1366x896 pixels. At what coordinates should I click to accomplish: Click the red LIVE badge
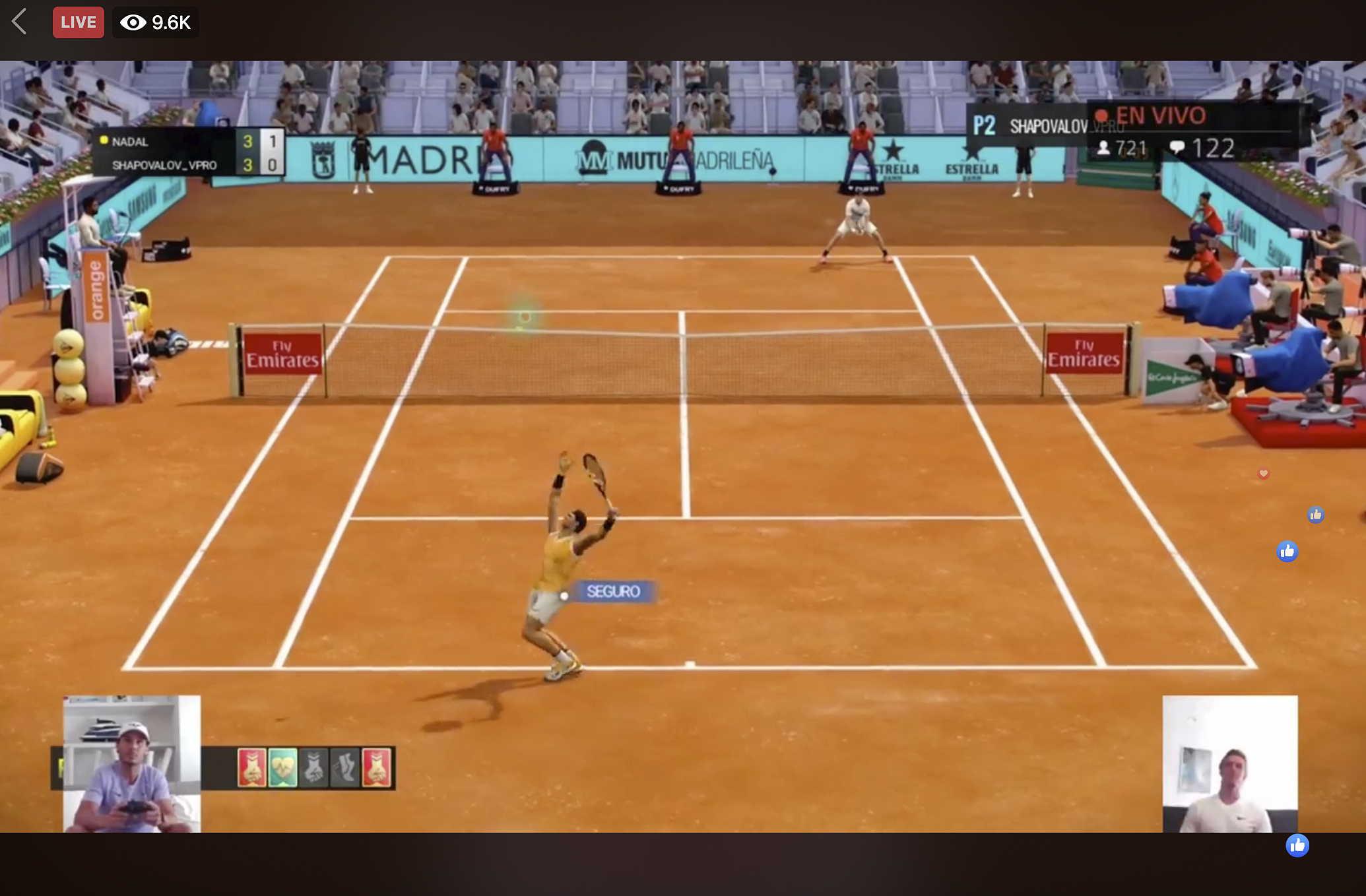tap(78, 22)
